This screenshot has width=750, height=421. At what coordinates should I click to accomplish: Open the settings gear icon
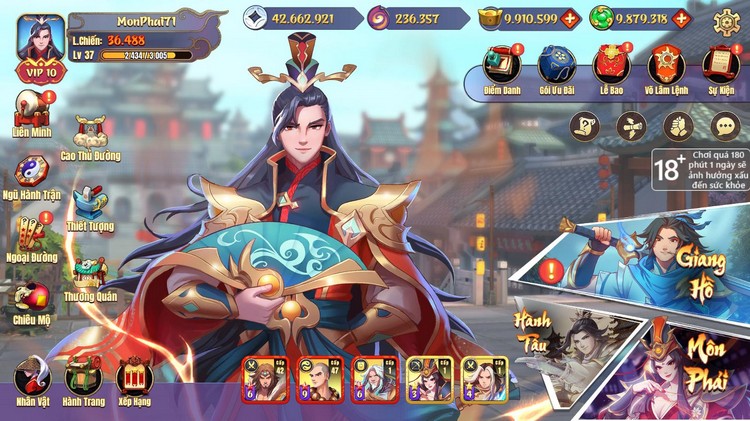pyautogui.click(x=727, y=19)
